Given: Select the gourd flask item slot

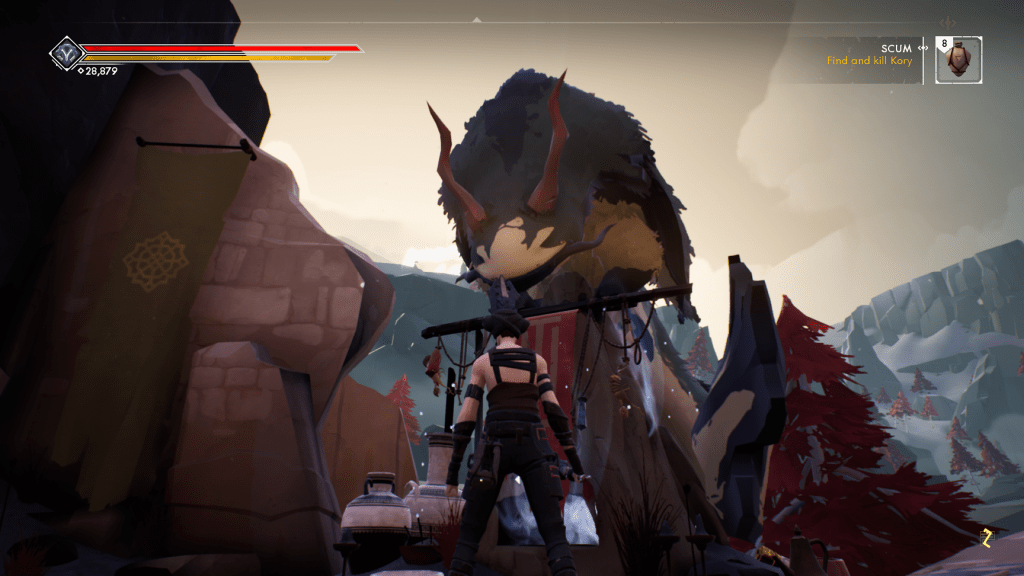Looking at the screenshot, I should [959, 60].
